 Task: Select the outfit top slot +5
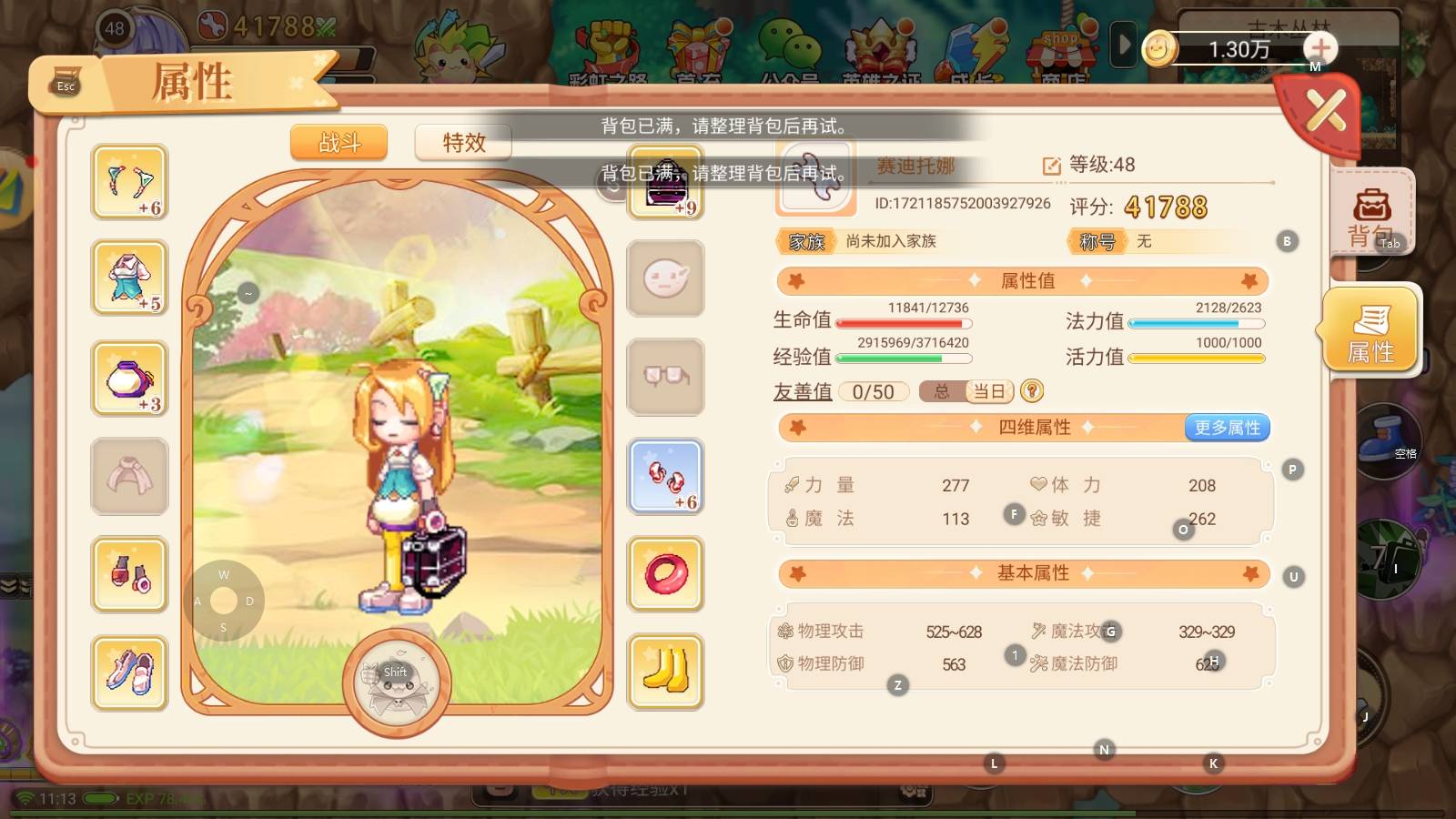(130, 278)
